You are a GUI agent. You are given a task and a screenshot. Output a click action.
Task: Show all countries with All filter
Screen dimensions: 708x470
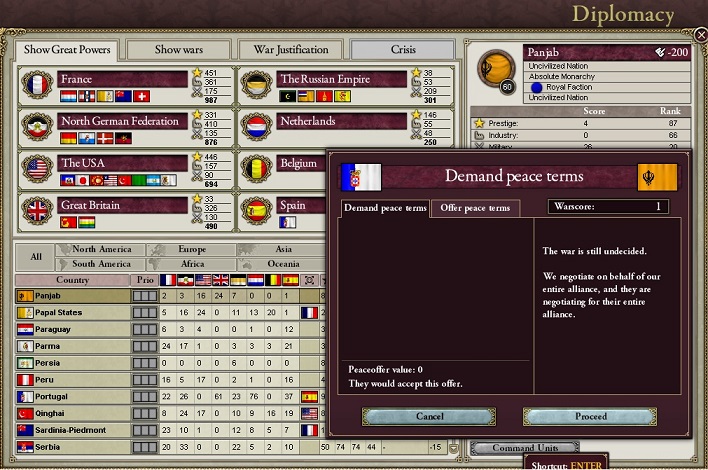(36, 257)
